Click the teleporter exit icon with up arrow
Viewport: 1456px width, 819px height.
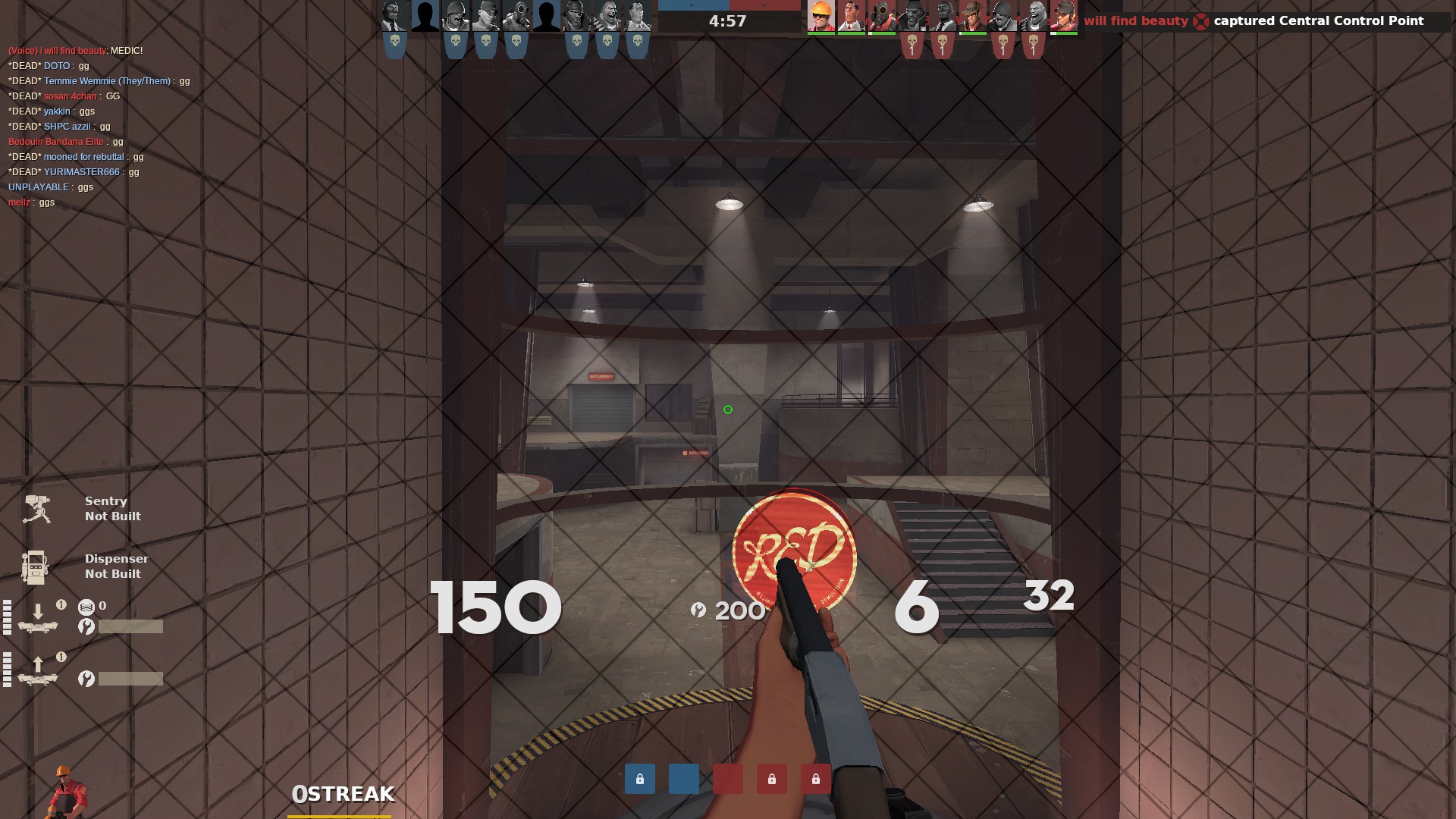pos(38,670)
